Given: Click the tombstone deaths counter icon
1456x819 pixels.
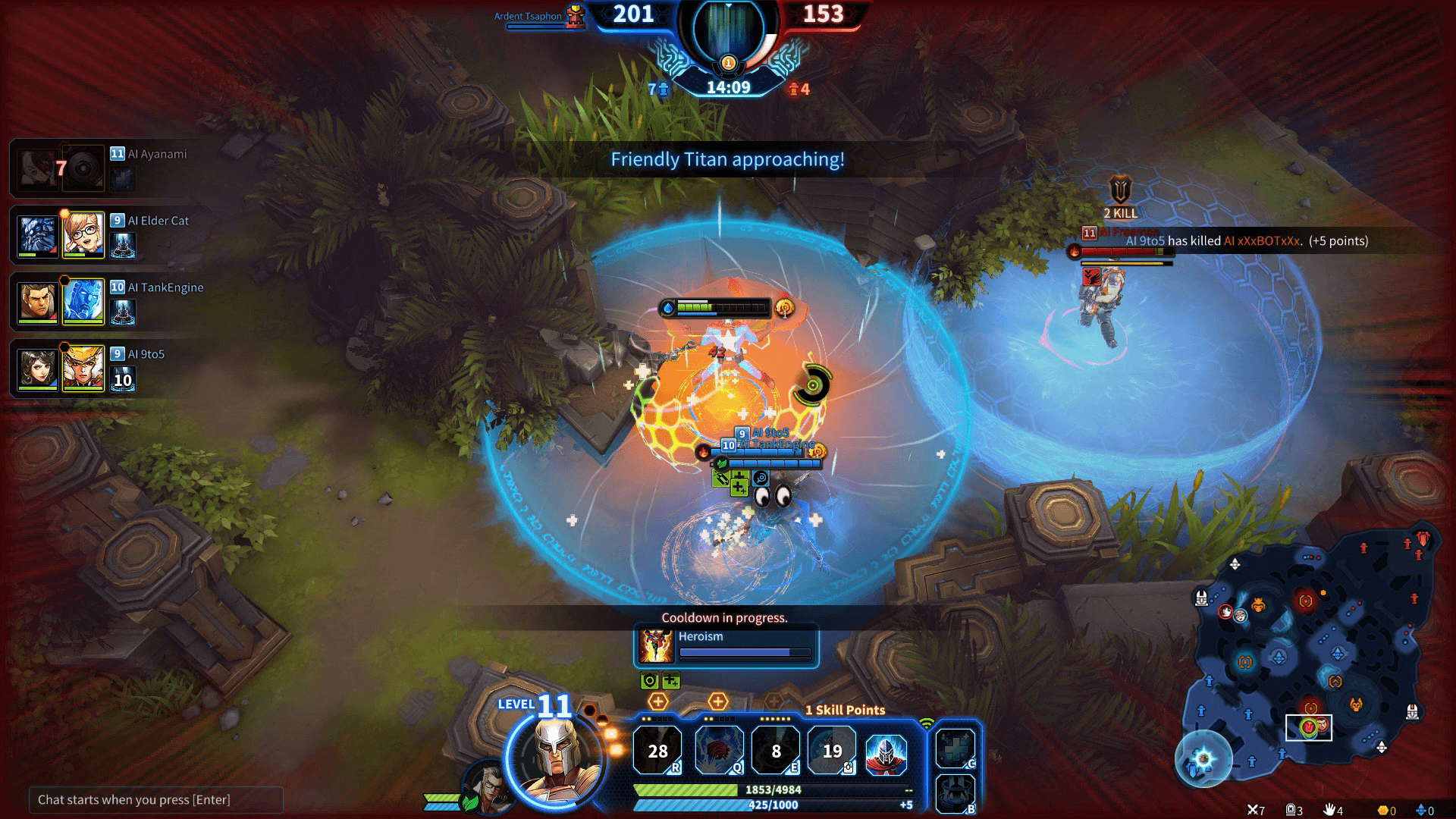Looking at the screenshot, I should click(1291, 808).
